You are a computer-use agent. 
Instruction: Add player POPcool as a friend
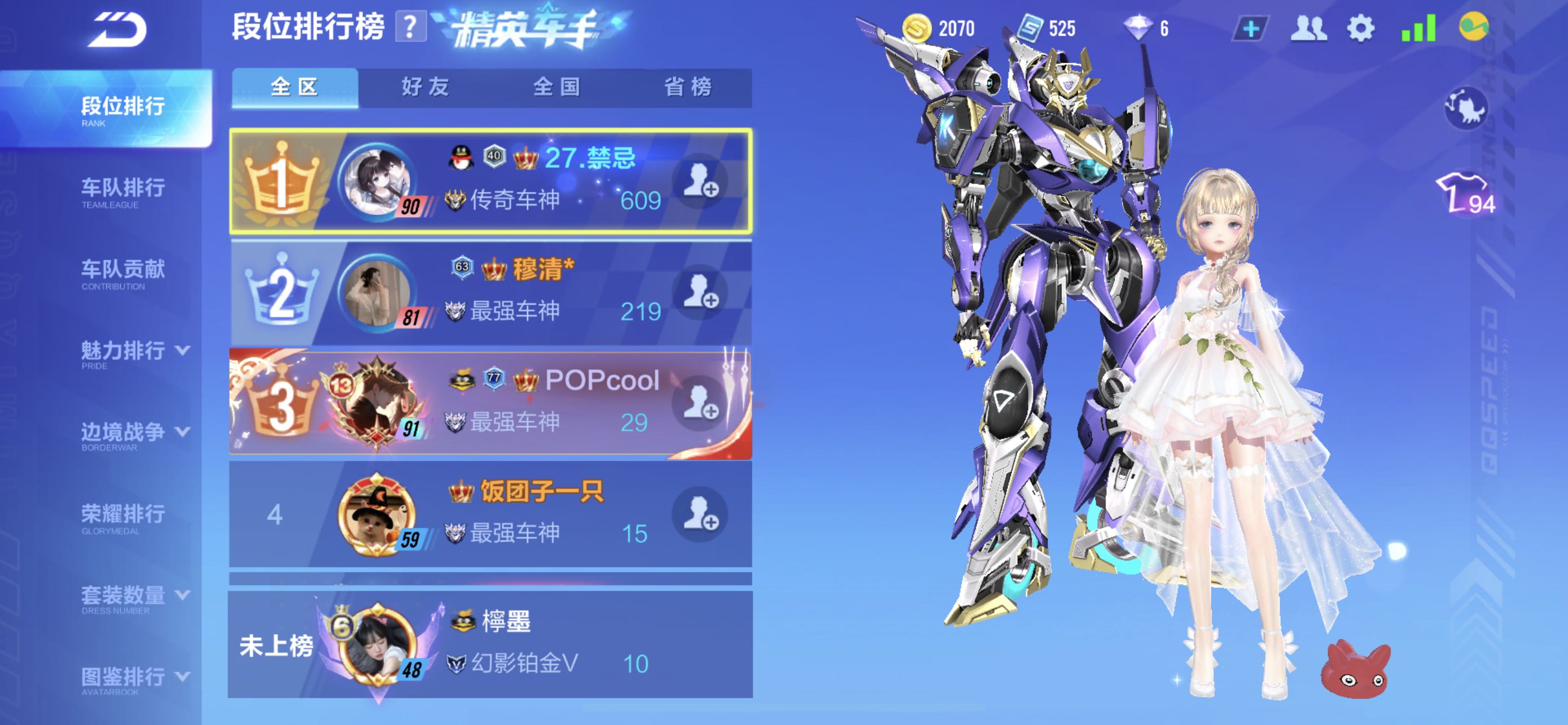point(700,403)
